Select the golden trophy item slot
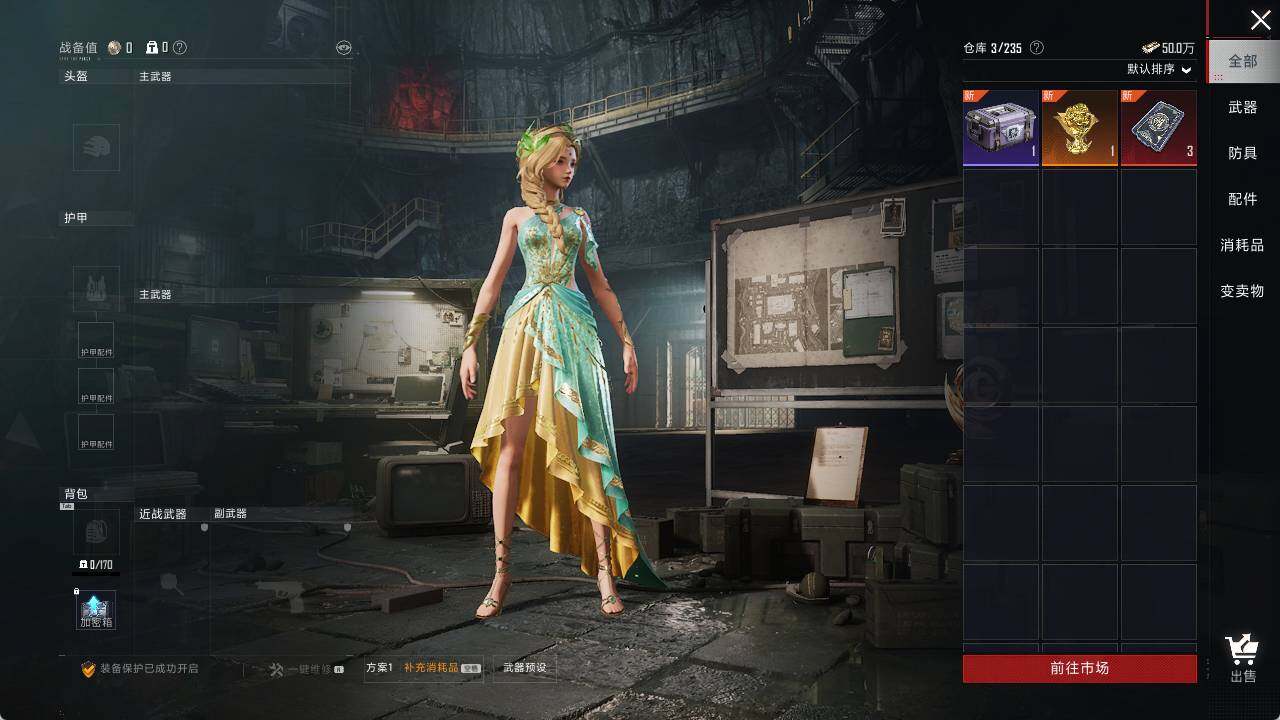The image size is (1280, 720). [1079, 128]
